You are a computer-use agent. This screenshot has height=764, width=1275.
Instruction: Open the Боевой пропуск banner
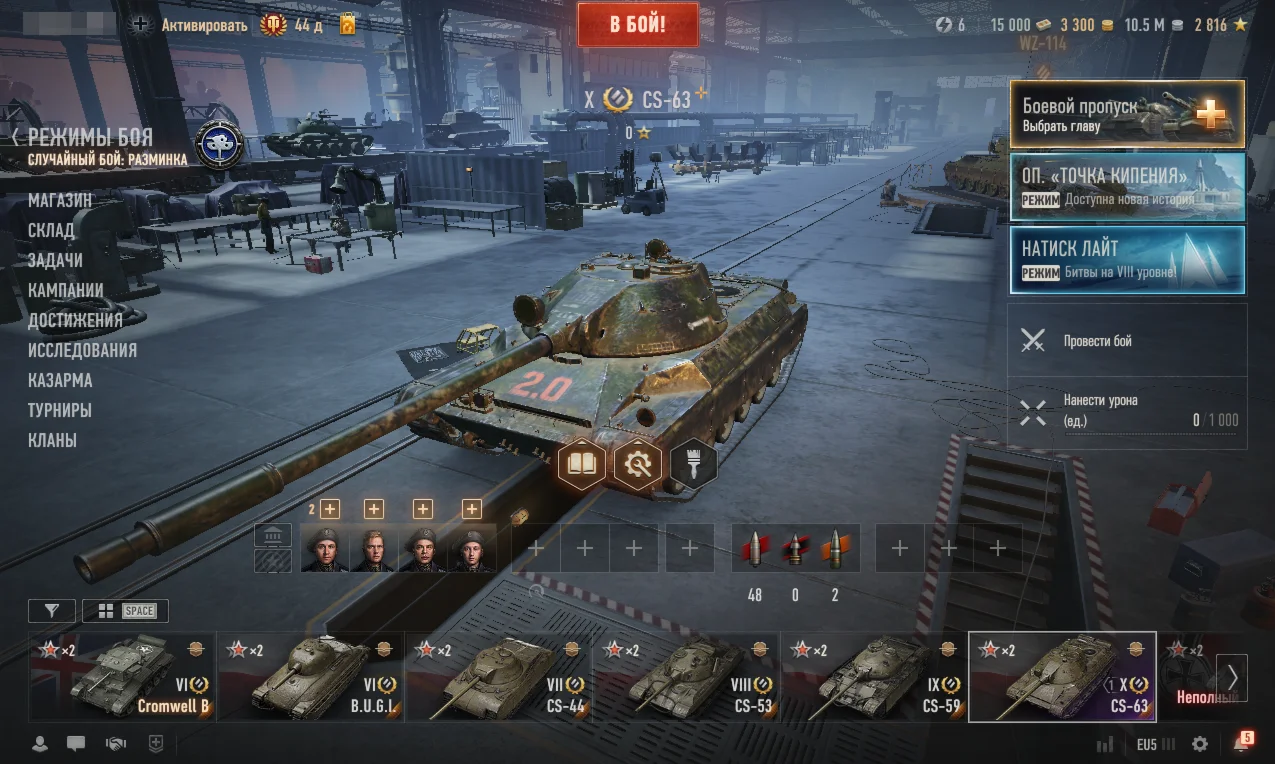1127,114
